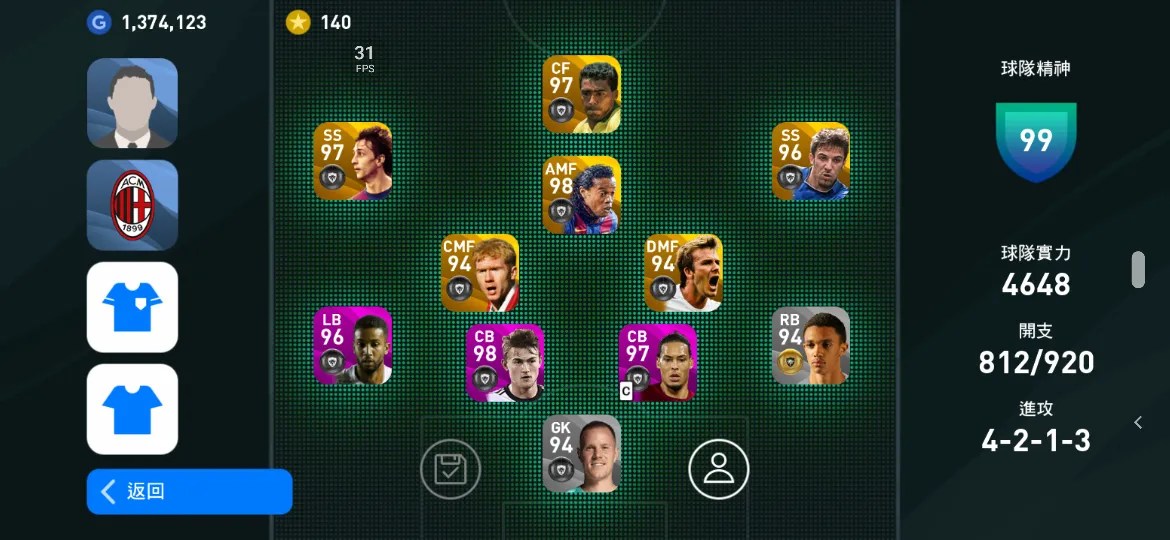
Task: Select the AC Milan club emblem
Action: click(x=132, y=205)
